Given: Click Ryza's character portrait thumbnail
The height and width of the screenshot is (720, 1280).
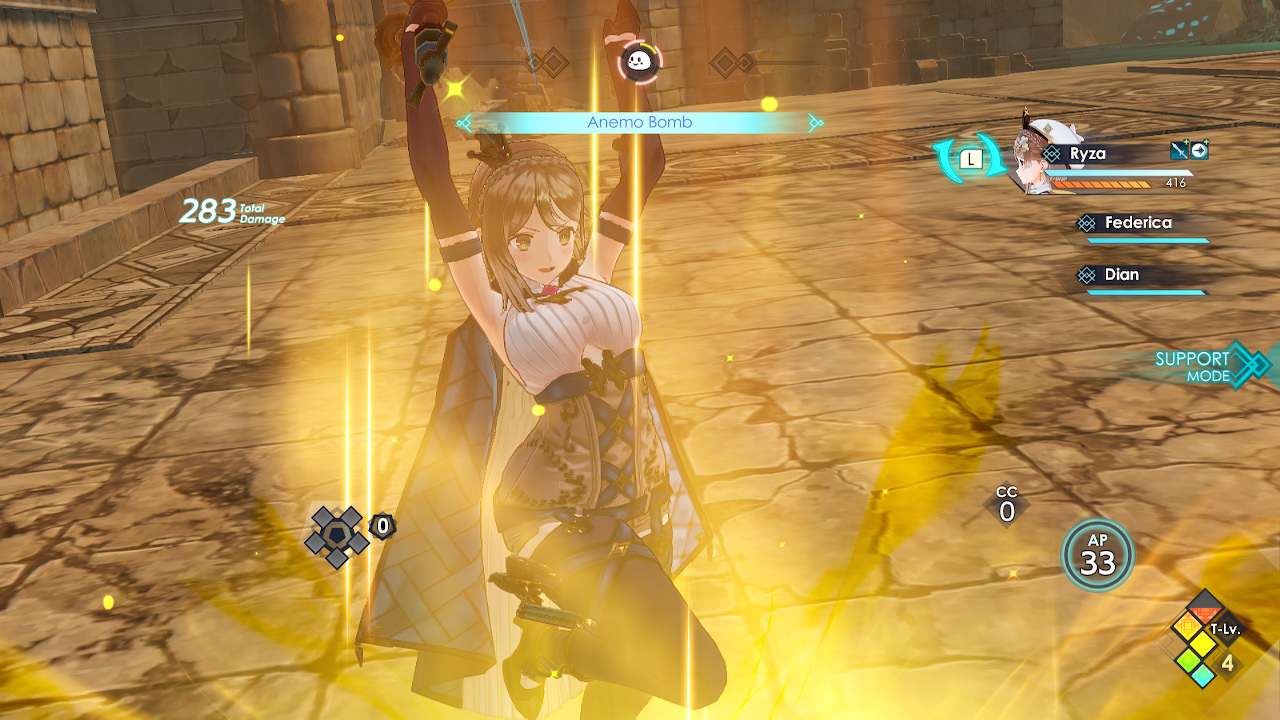Looking at the screenshot, I should [x=1035, y=155].
